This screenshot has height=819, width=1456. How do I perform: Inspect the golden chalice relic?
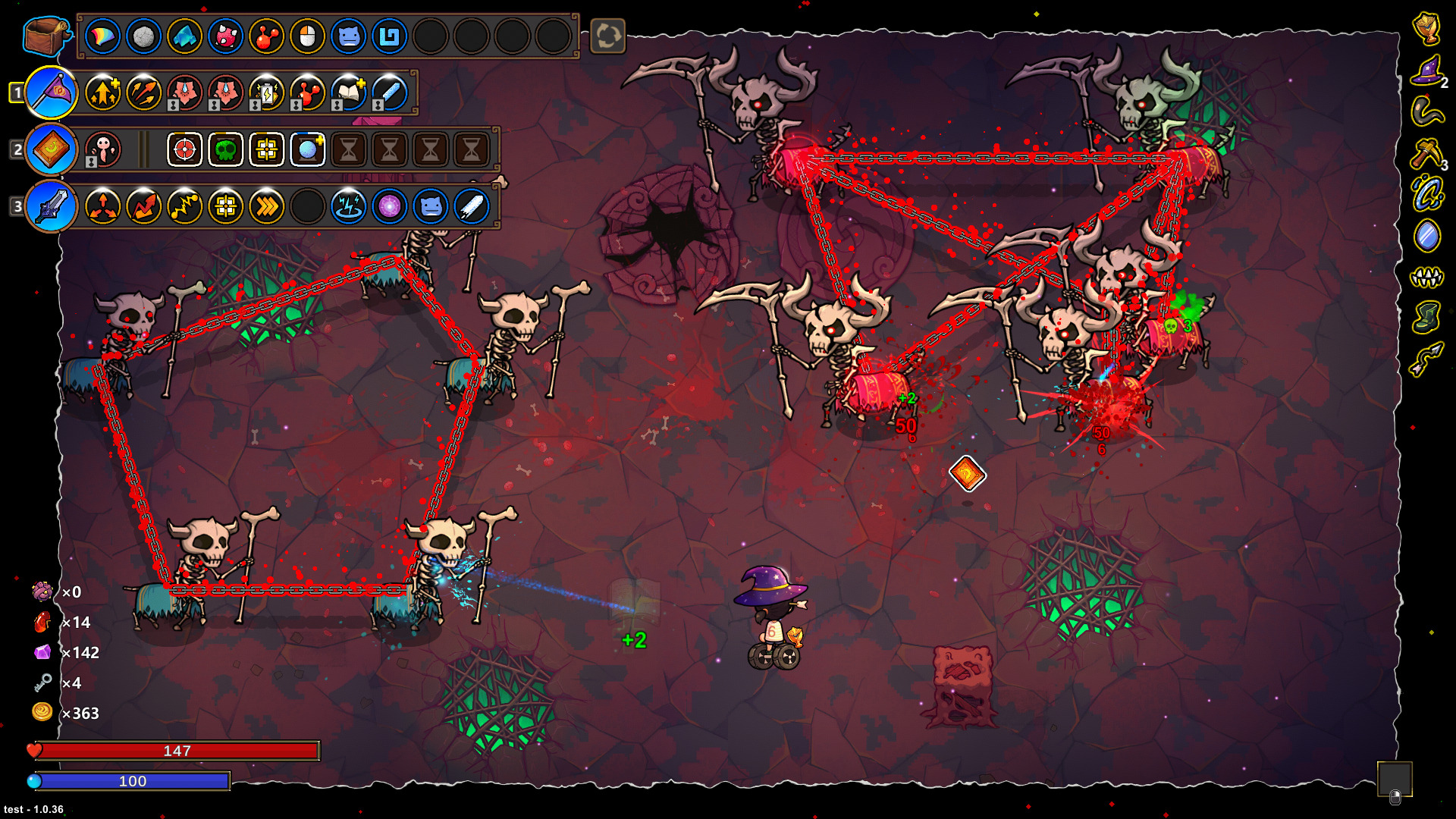click(x=1426, y=29)
